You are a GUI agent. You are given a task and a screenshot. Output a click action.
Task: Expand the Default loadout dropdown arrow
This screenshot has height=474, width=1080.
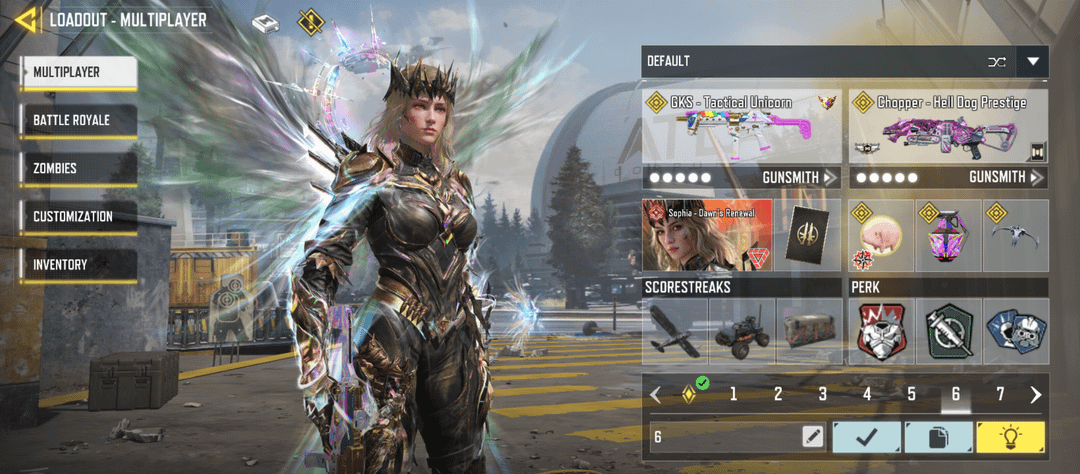[1033, 61]
